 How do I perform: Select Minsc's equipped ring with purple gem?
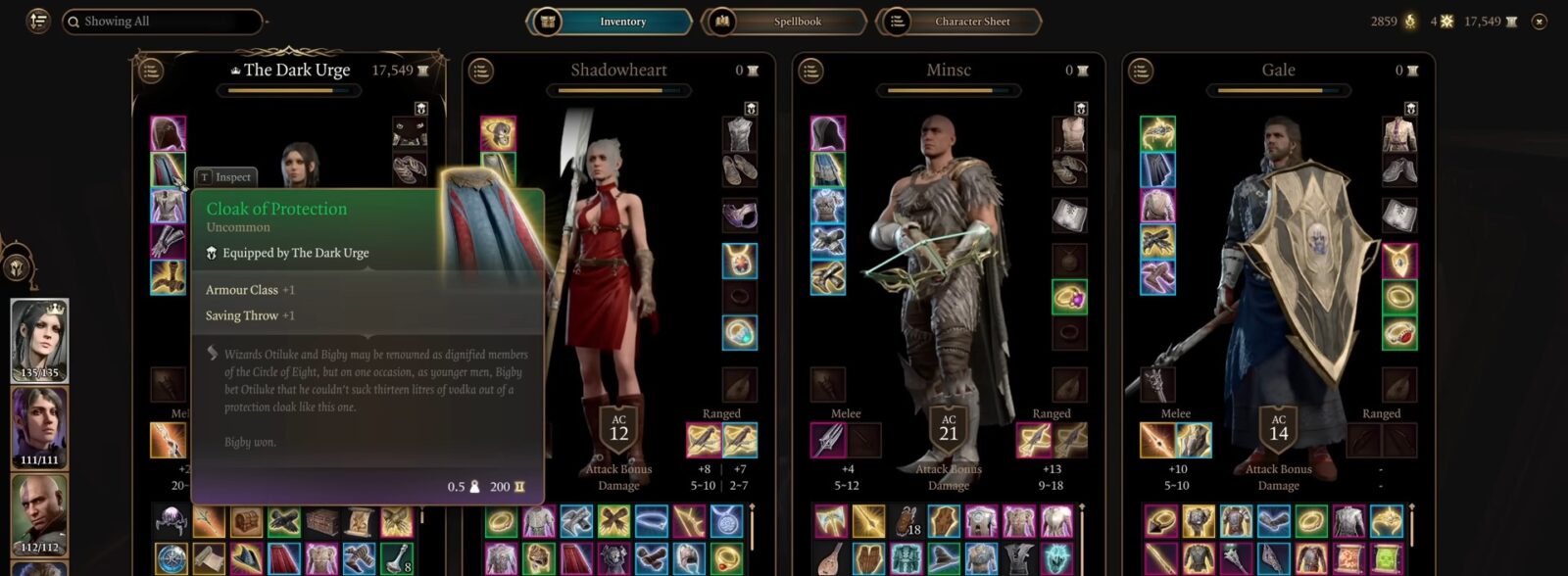1069,297
